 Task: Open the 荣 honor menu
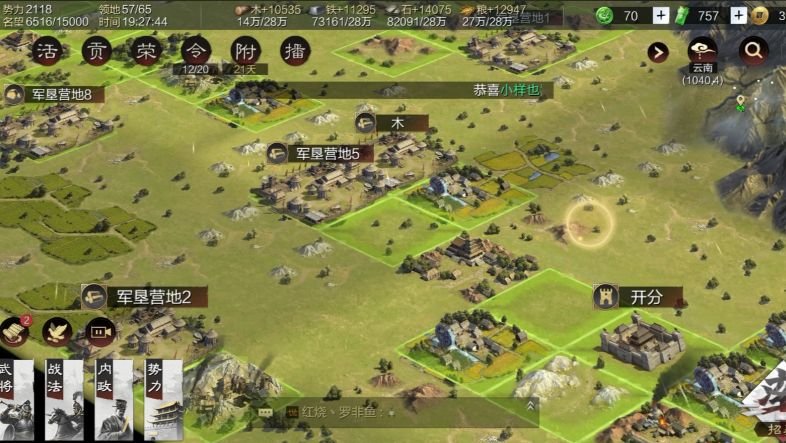pyautogui.click(x=146, y=52)
